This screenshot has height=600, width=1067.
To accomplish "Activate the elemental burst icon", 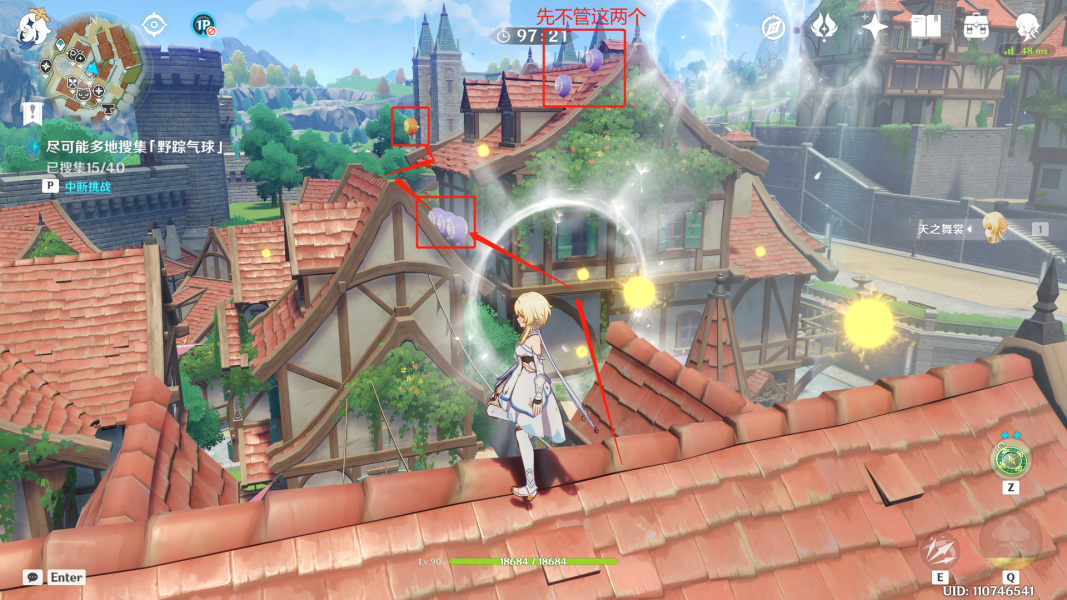I will [1010, 543].
